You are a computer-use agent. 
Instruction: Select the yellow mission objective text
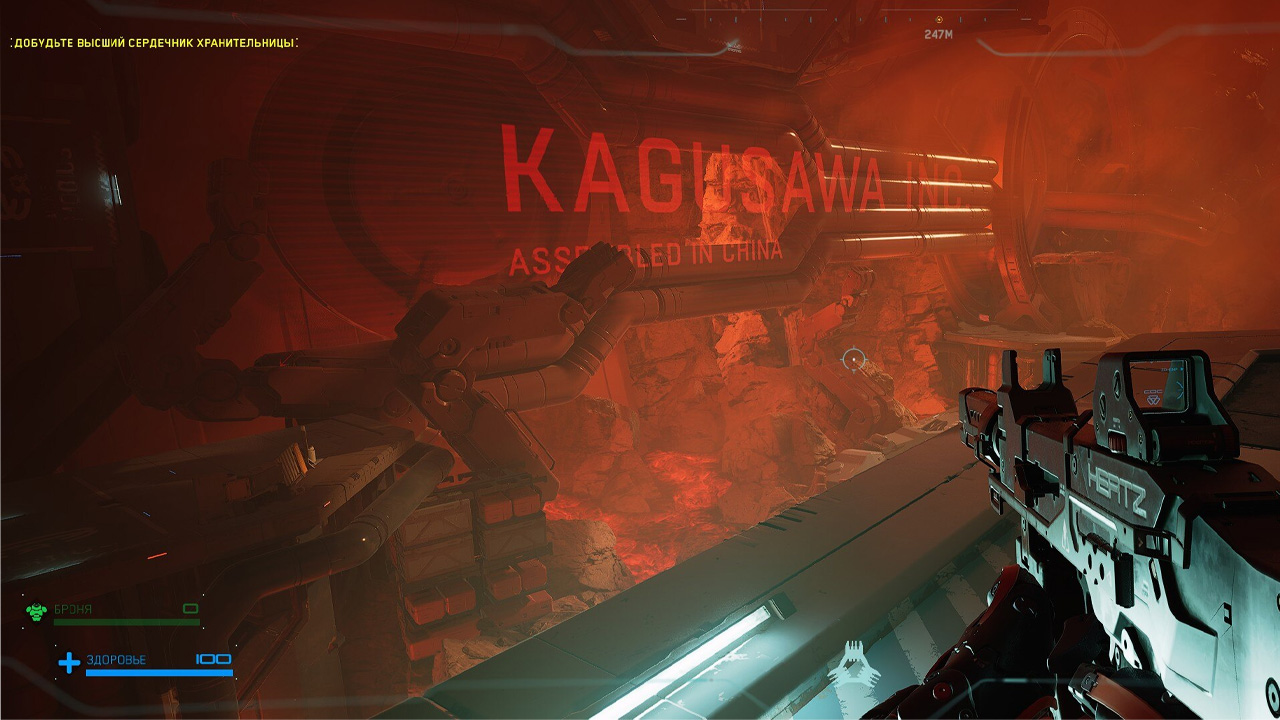(155, 43)
